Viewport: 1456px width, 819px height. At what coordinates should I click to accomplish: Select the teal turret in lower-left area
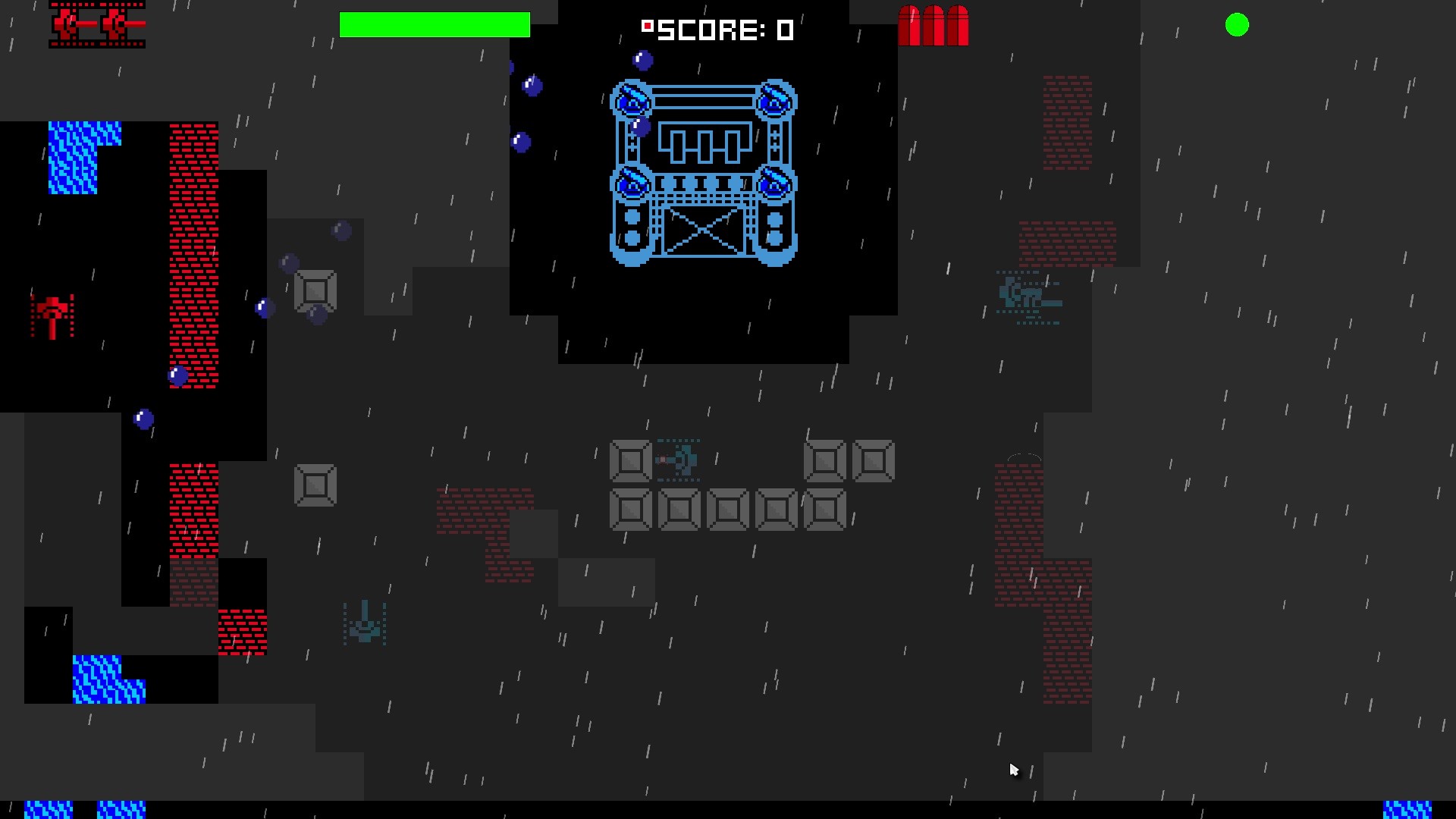pos(364,622)
